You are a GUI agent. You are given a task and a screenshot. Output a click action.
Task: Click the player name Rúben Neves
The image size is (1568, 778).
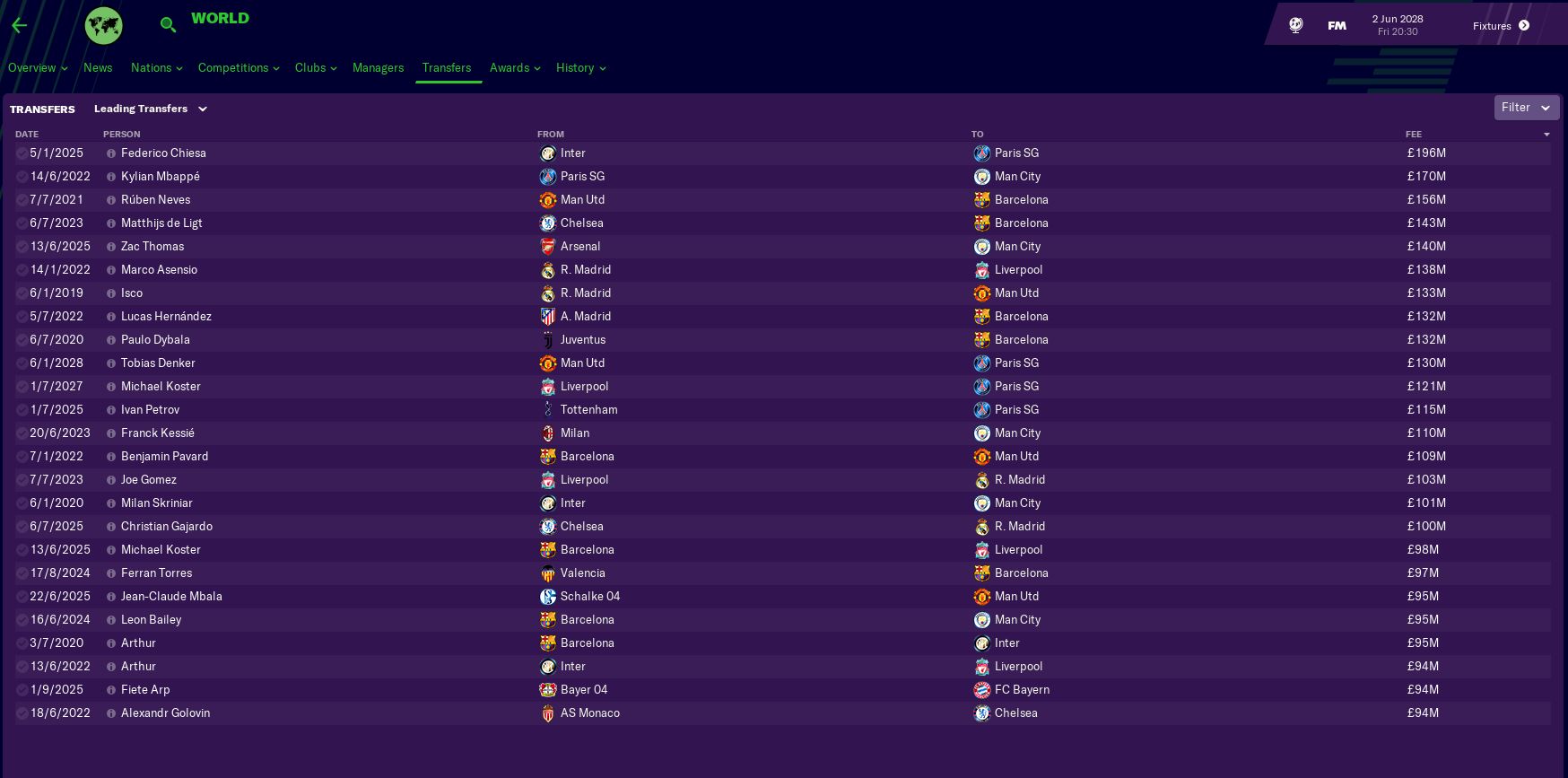pyautogui.click(x=155, y=200)
